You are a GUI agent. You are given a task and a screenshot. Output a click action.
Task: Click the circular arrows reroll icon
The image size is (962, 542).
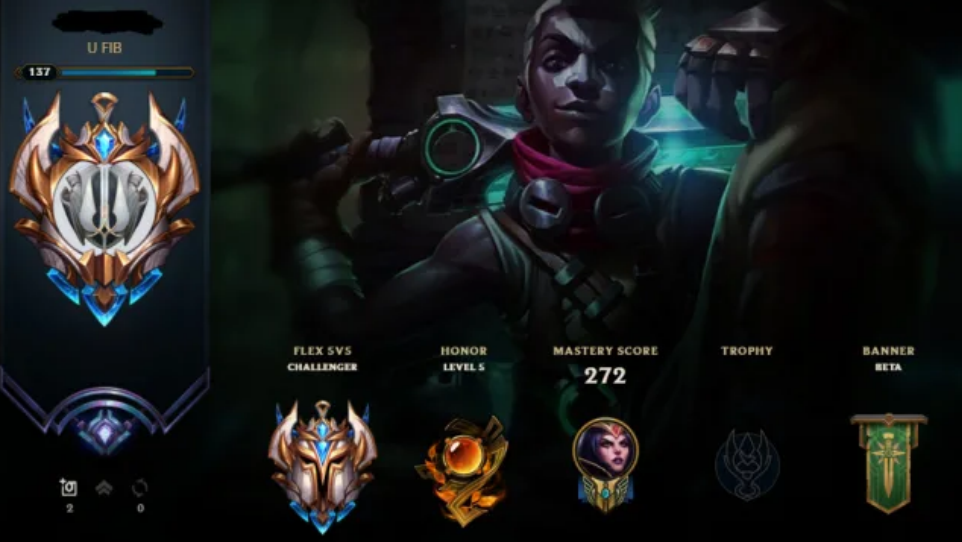pos(140,488)
